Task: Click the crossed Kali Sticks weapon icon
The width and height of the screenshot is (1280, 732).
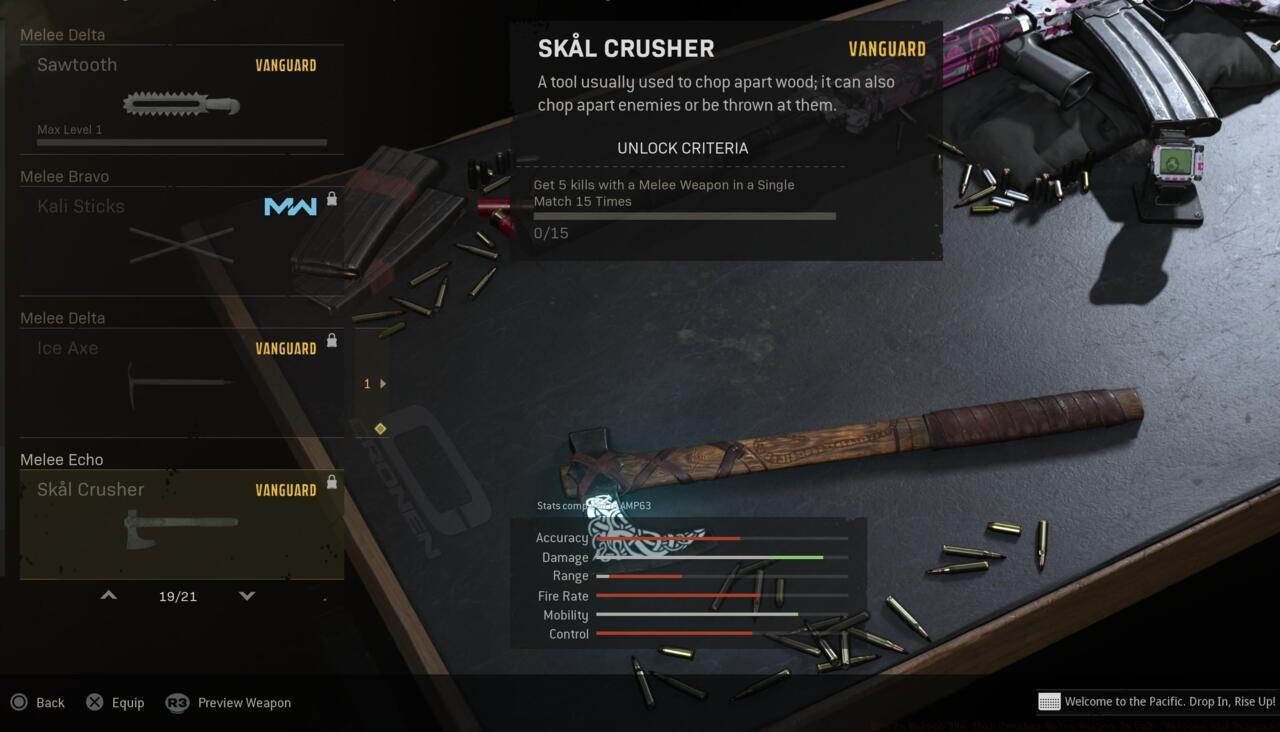Action: click(x=180, y=245)
